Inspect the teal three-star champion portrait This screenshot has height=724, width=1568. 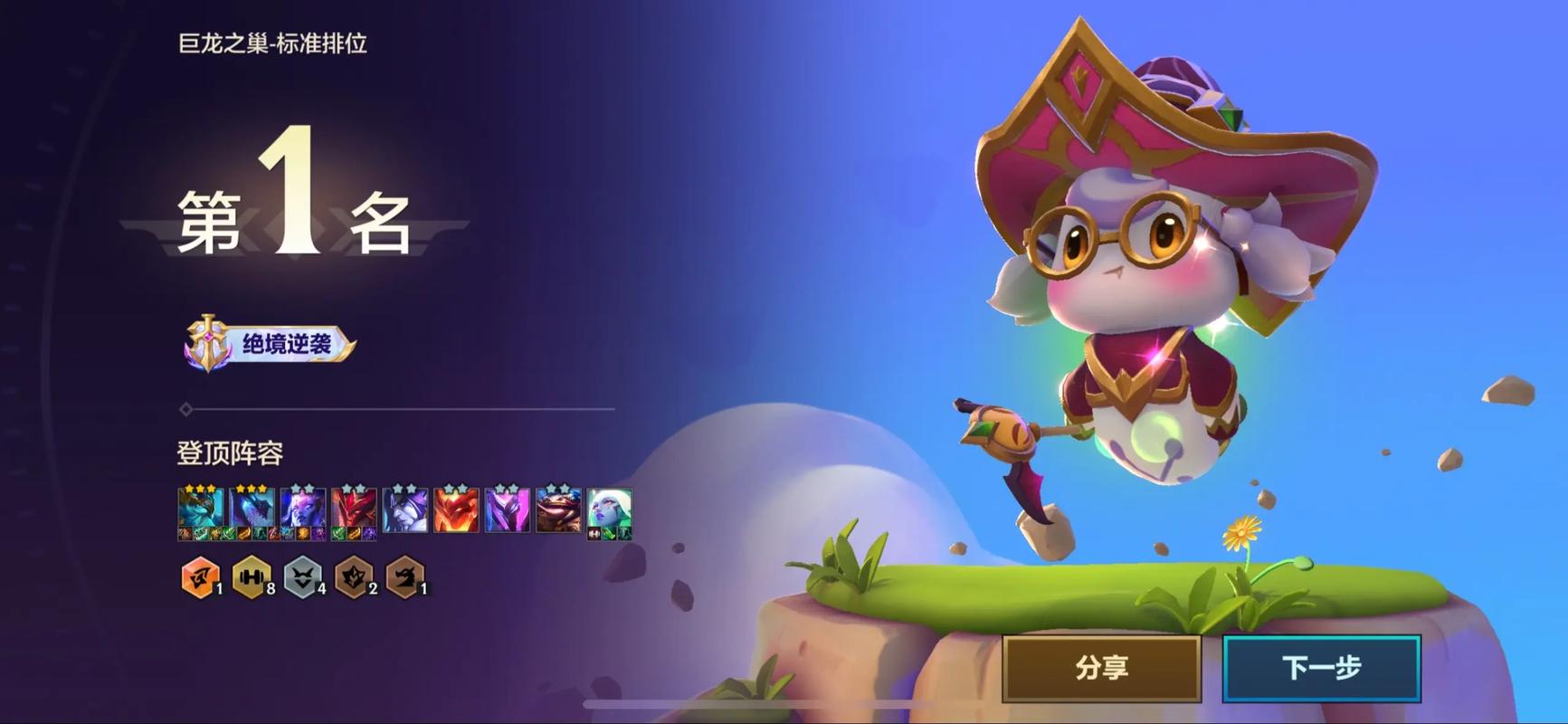(200, 510)
